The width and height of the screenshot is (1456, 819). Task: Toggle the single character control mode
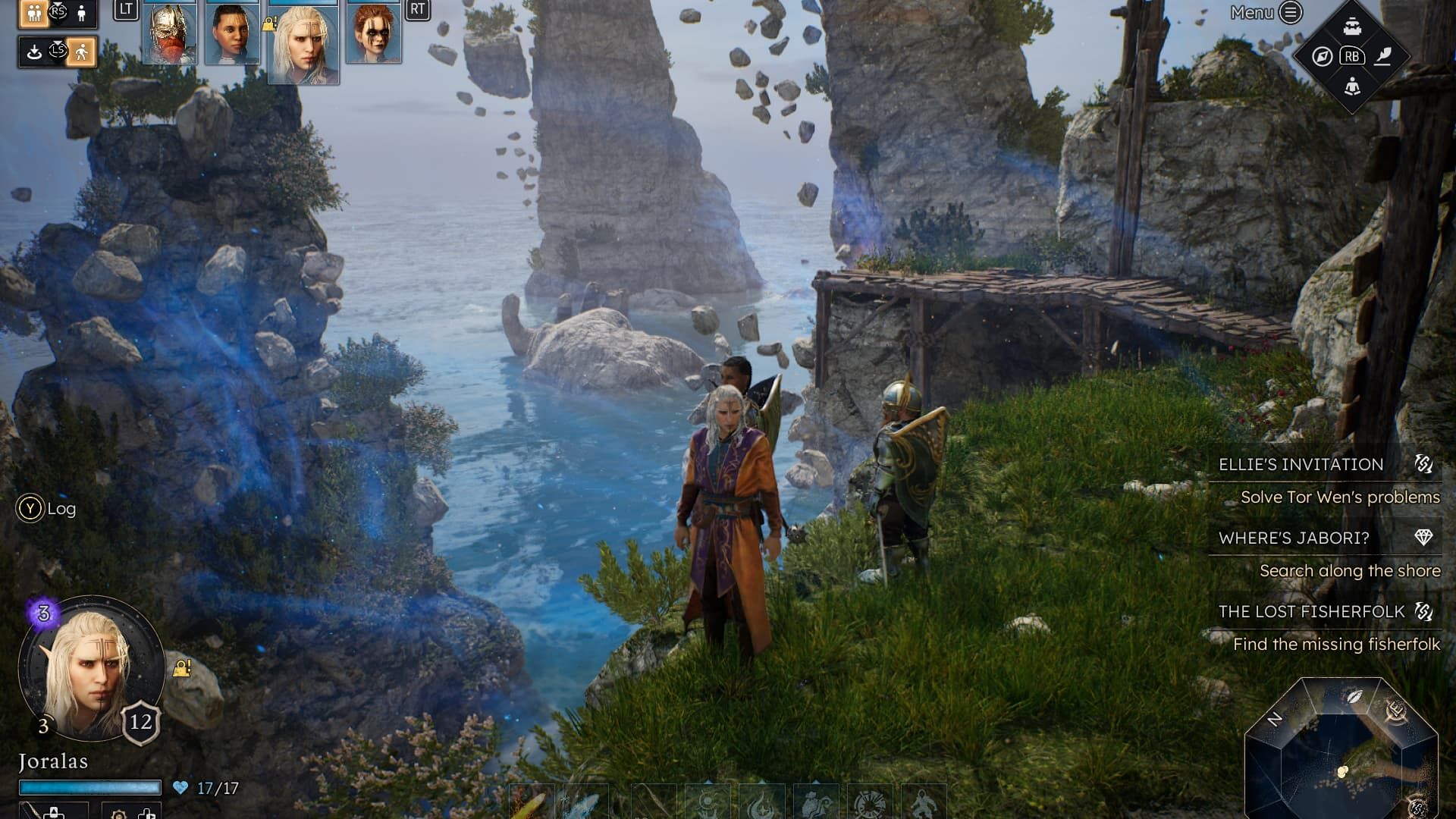(82, 13)
